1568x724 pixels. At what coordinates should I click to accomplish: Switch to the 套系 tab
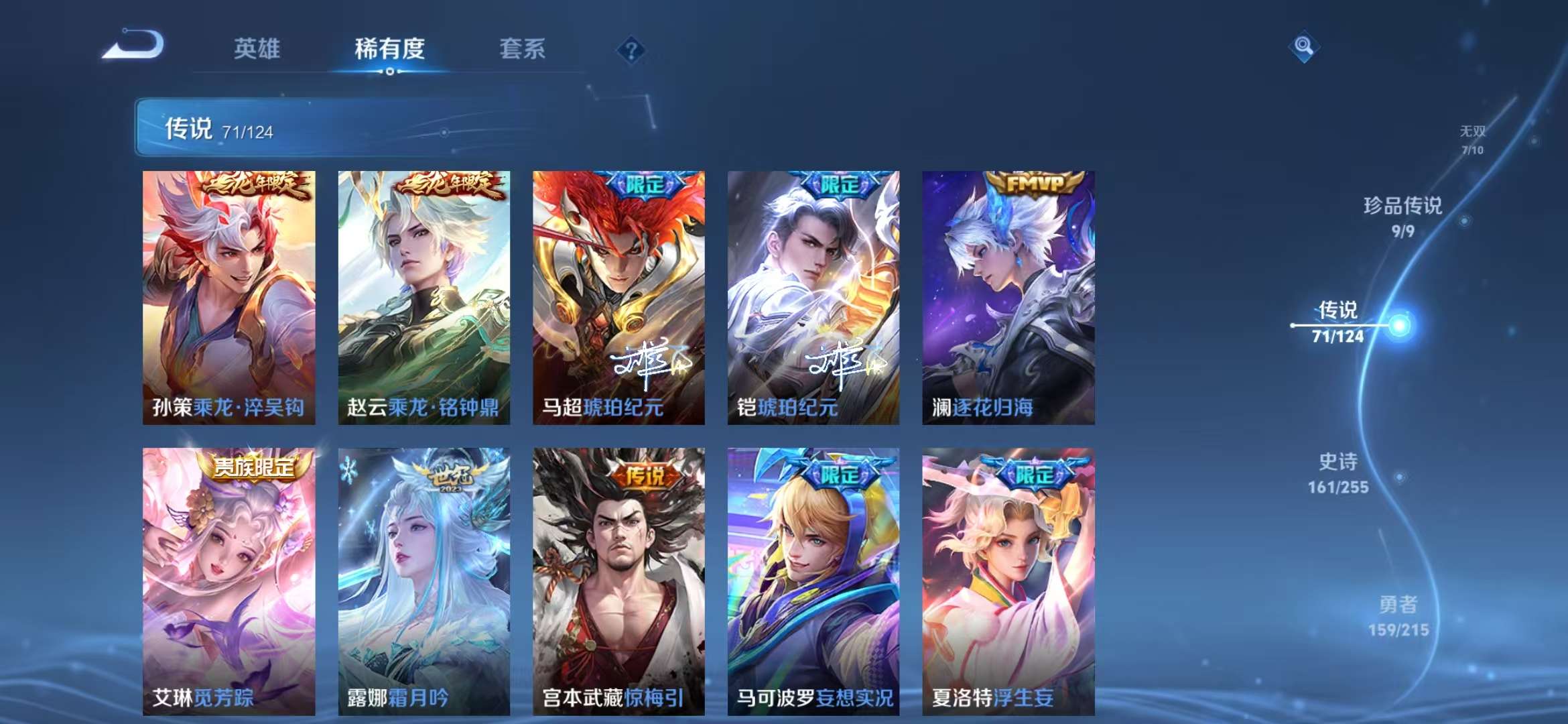click(x=521, y=48)
